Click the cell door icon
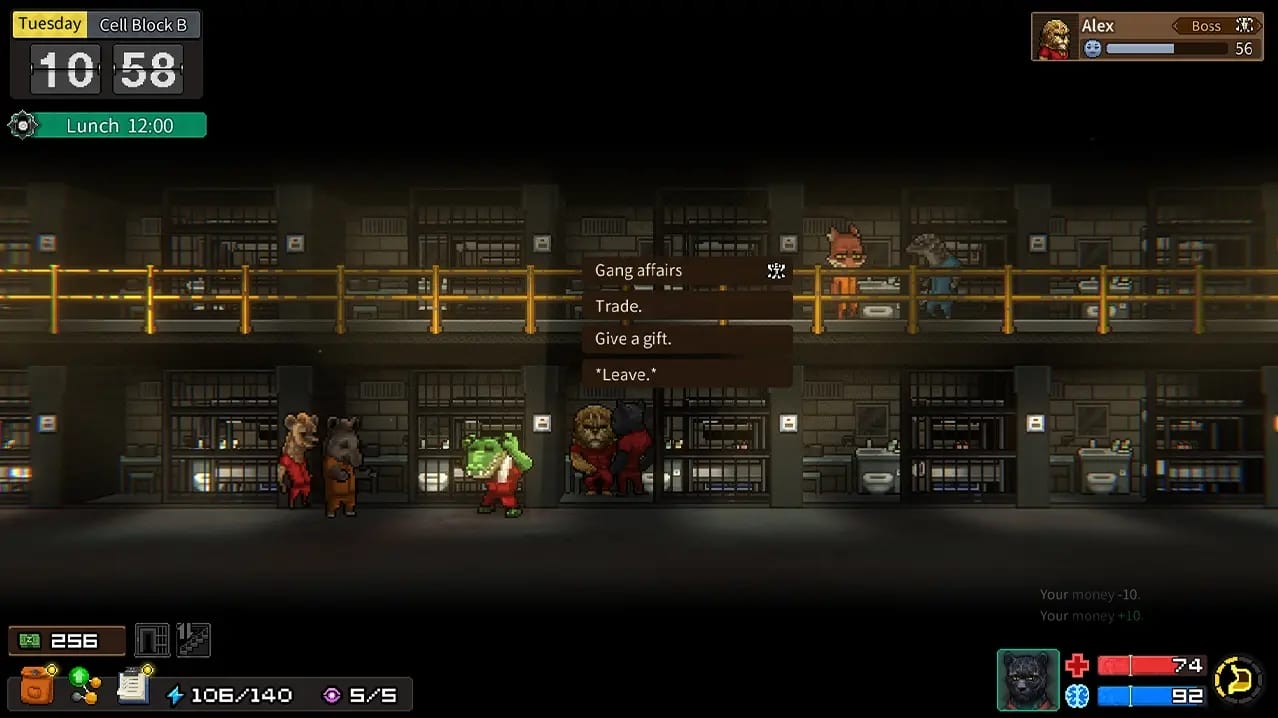This screenshot has width=1278, height=718. coord(152,640)
